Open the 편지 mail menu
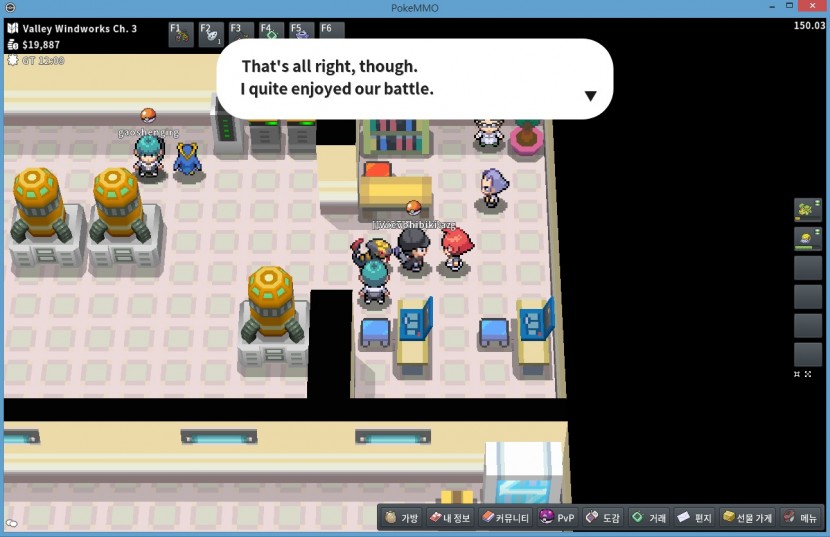The width and height of the screenshot is (830, 537). click(x=694, y=518)
